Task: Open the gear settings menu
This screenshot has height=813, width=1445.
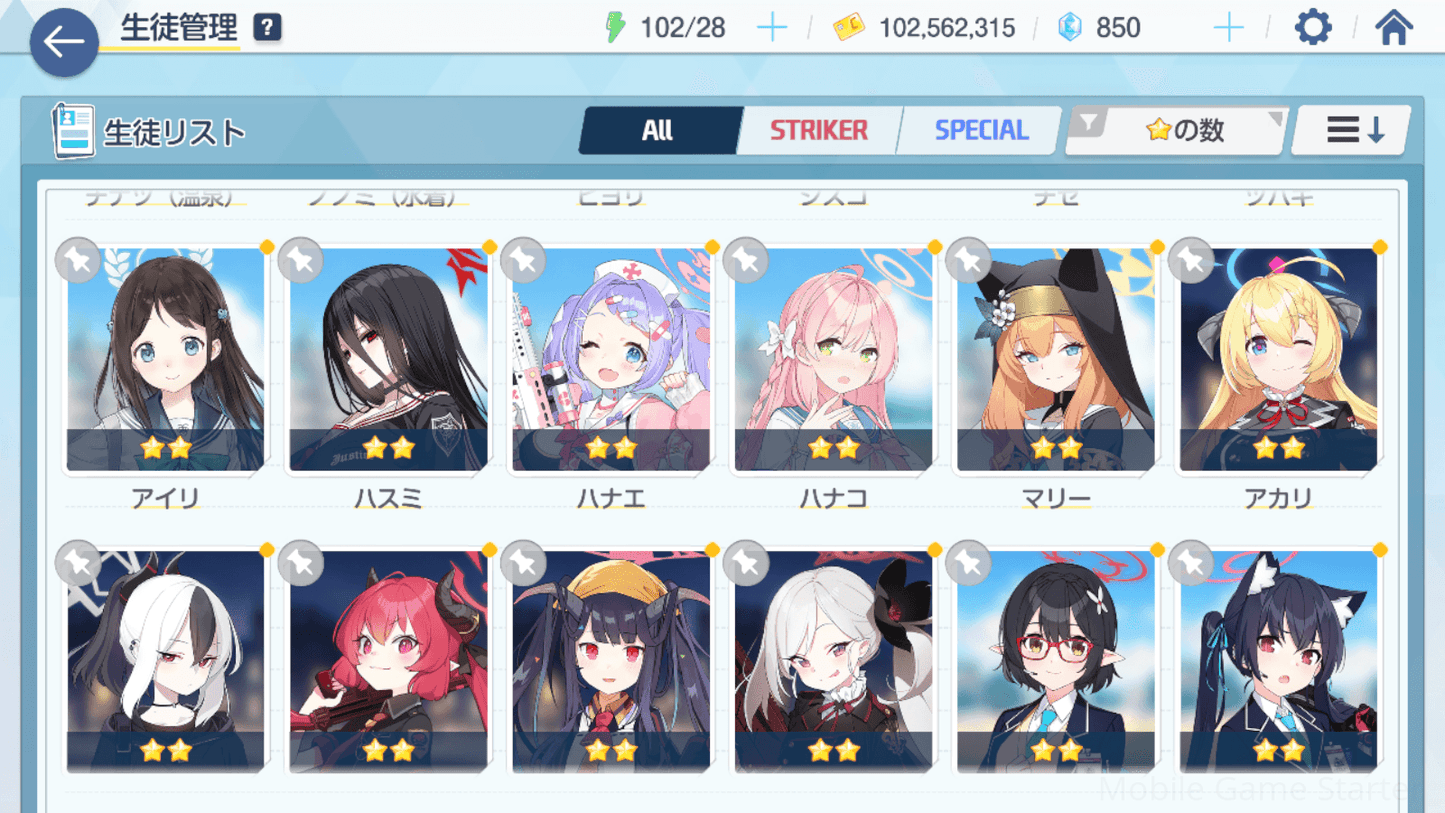Action: pyautogui.click(x=1313, y=27)
